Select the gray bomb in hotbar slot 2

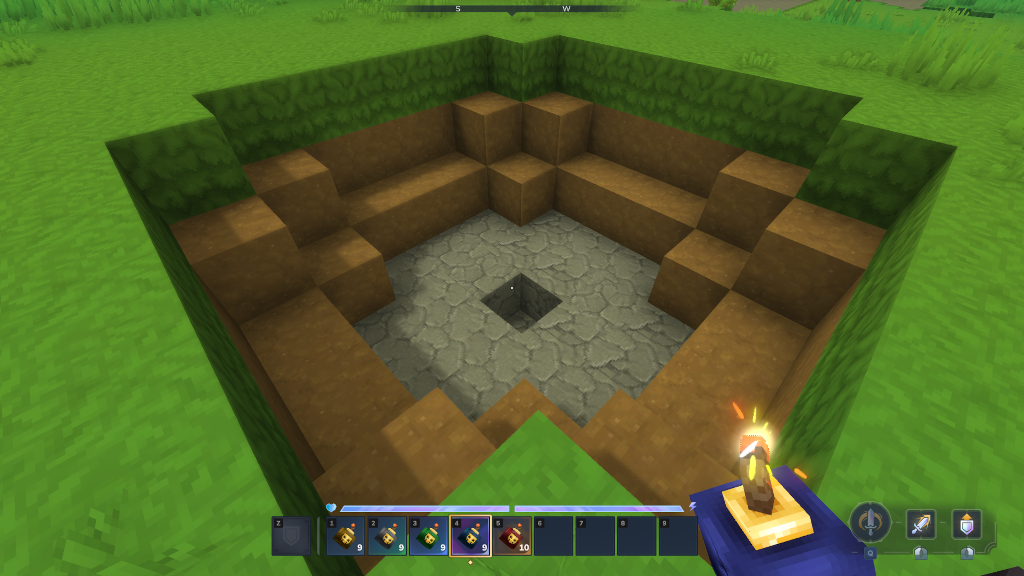(387, 536)
